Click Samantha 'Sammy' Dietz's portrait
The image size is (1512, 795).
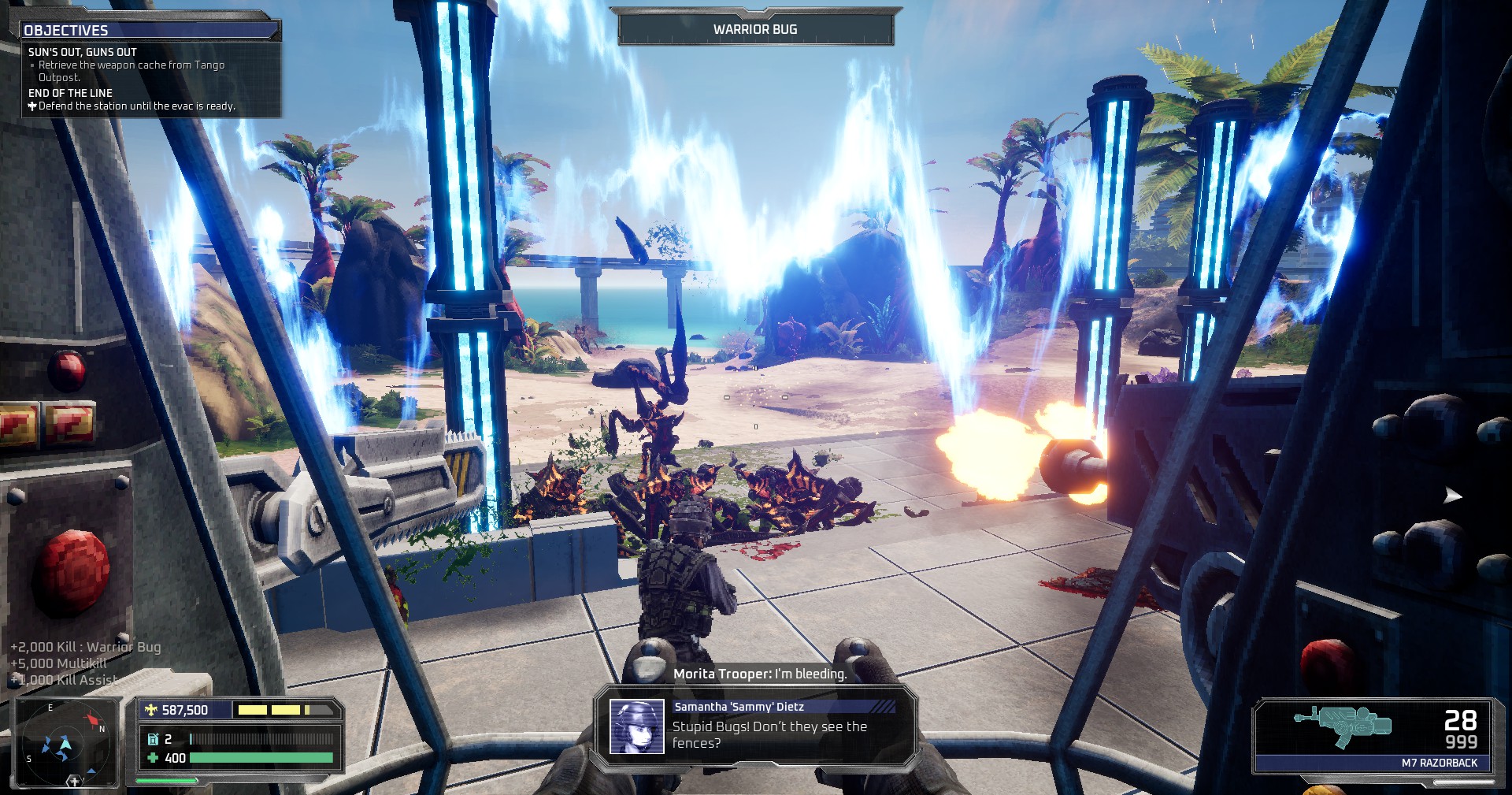[x=637, y=726]
